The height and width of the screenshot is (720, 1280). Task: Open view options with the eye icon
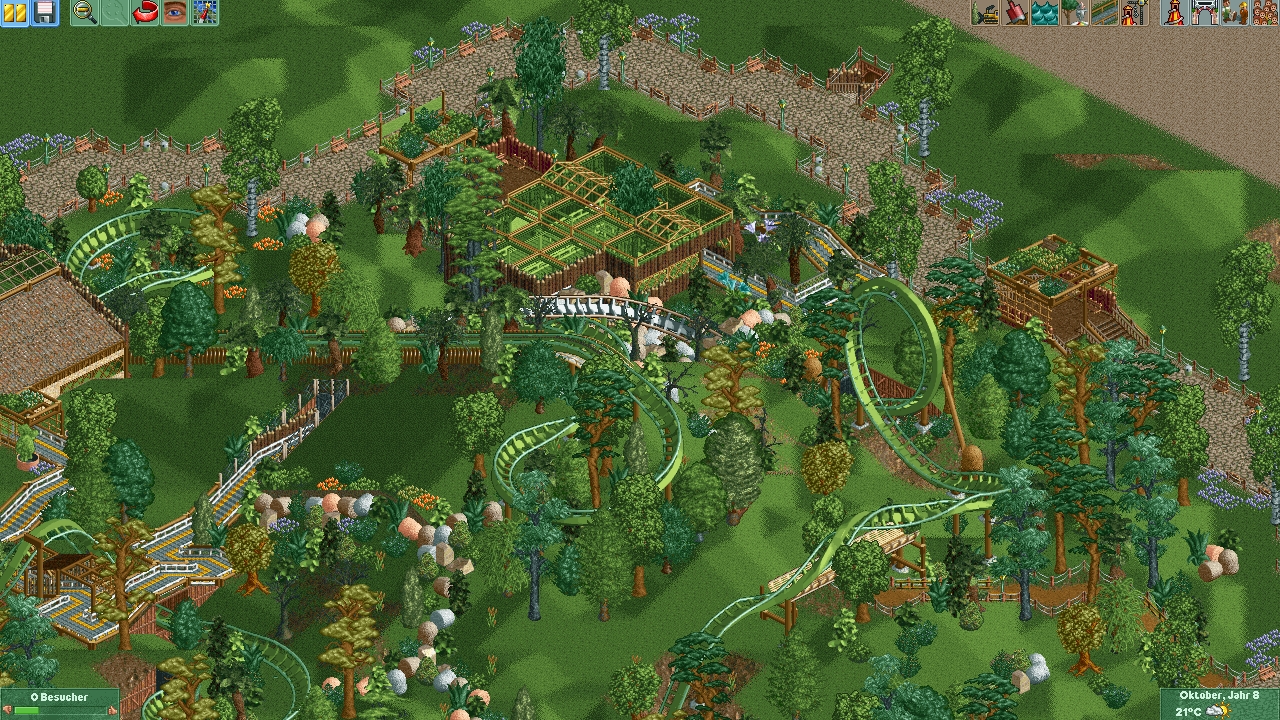(175, 12)
